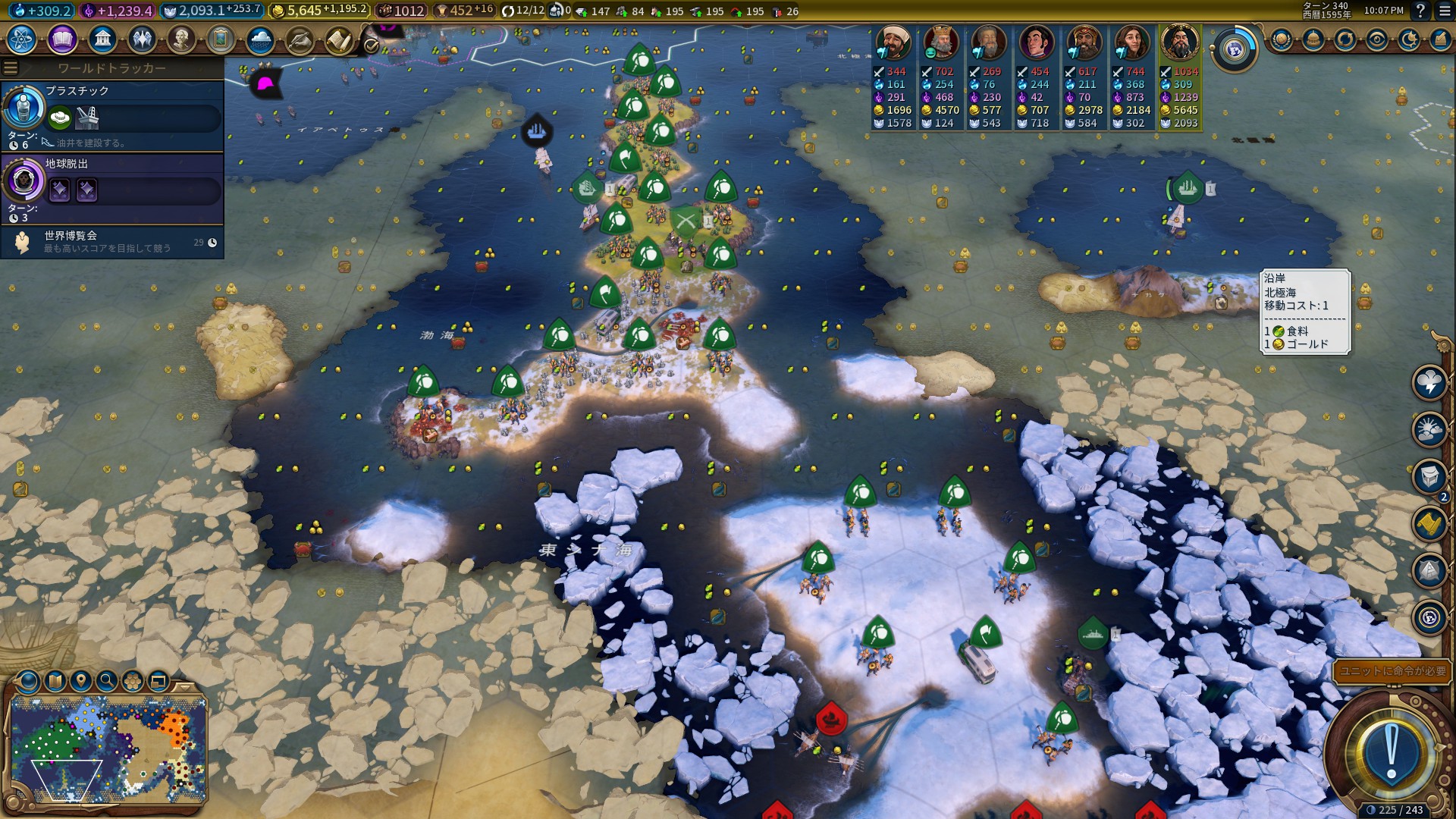1456x819 pixels.
Task: Click the minimap world overview
Action: 108,749
